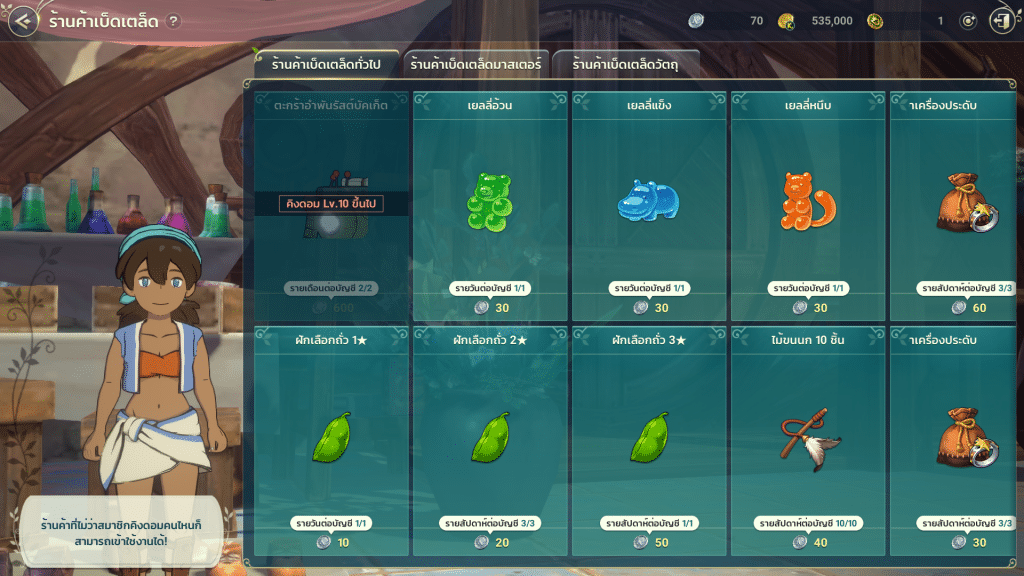Open the question mark help icon
1024x576 pixels.
click(174, 21)
